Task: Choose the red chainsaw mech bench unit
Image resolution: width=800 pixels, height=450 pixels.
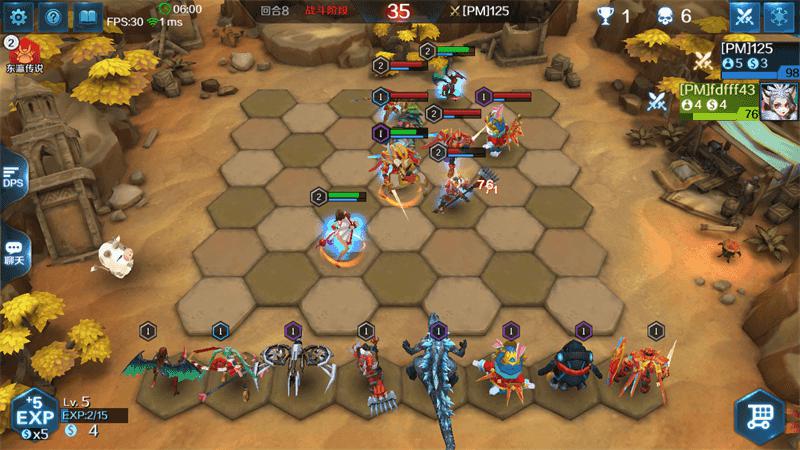Action: click(366, 375)
